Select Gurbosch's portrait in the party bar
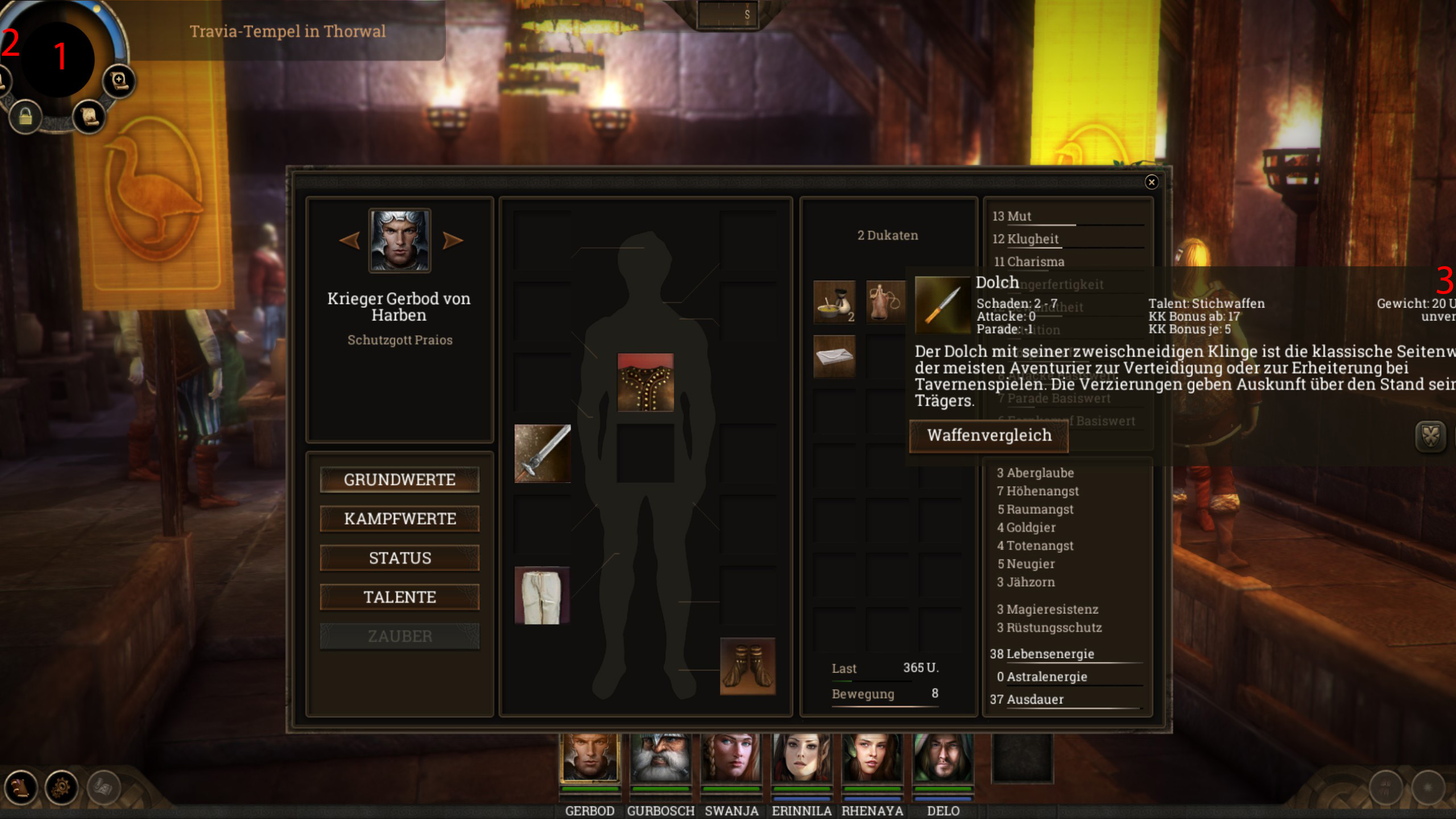 pyautogui.click(x=660, y=758)
